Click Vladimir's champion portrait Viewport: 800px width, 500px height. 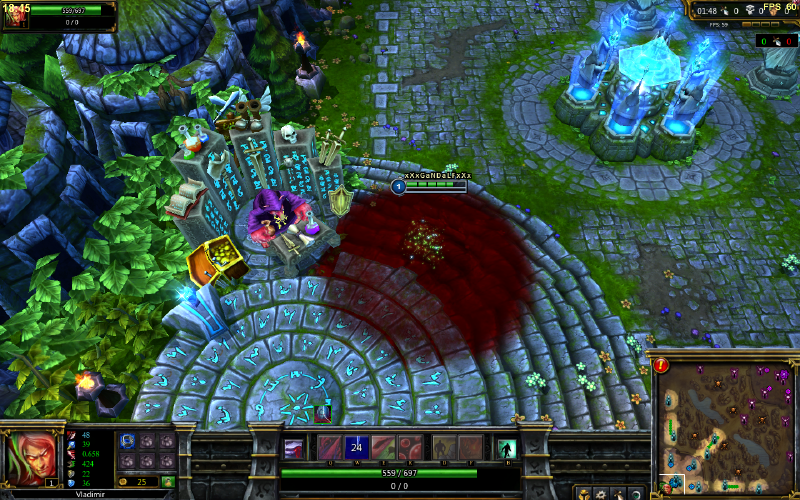point(30,457)
